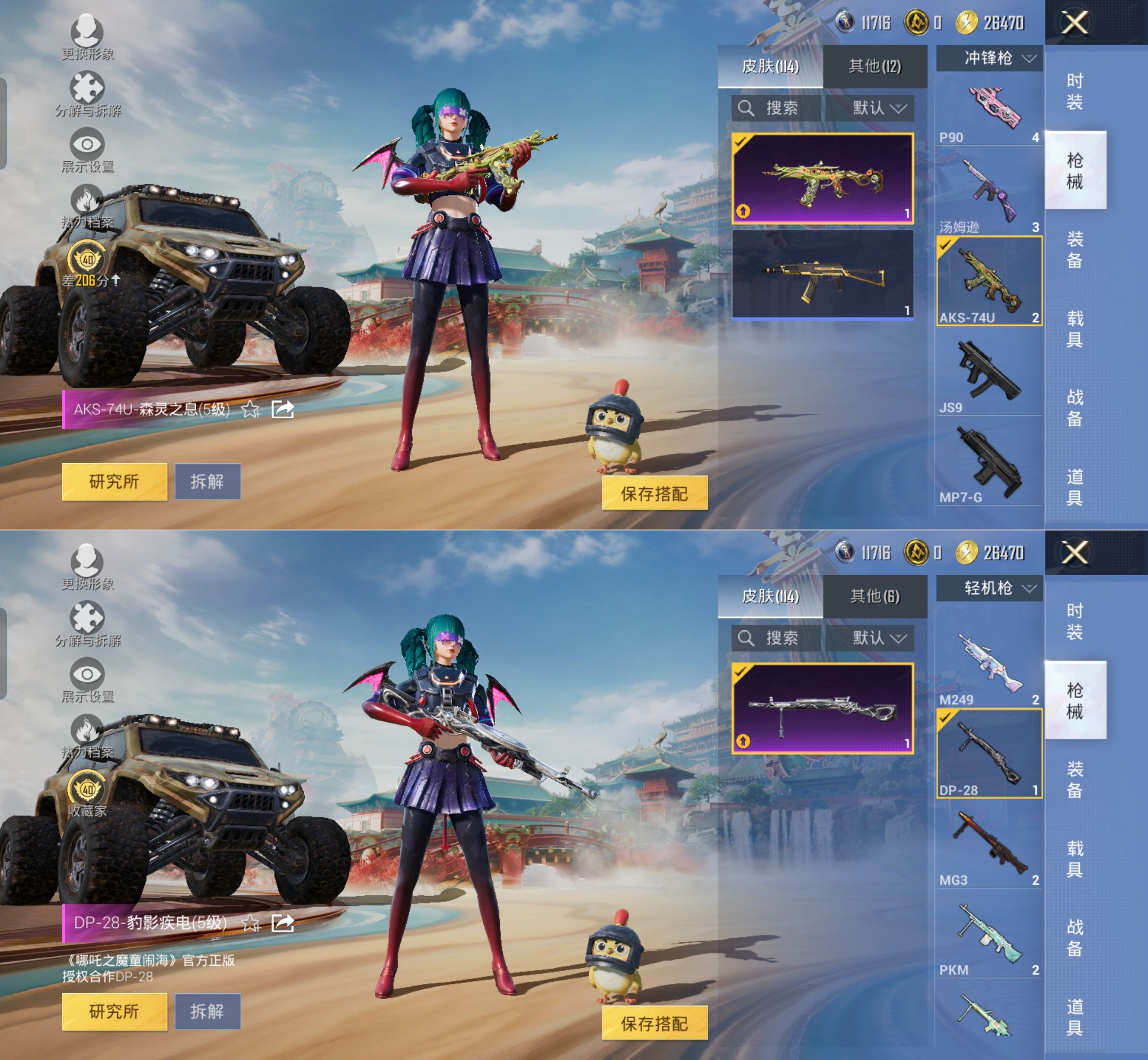
Task: Select the AKS-74U weapon entry
Action: (x=989, y=281)
